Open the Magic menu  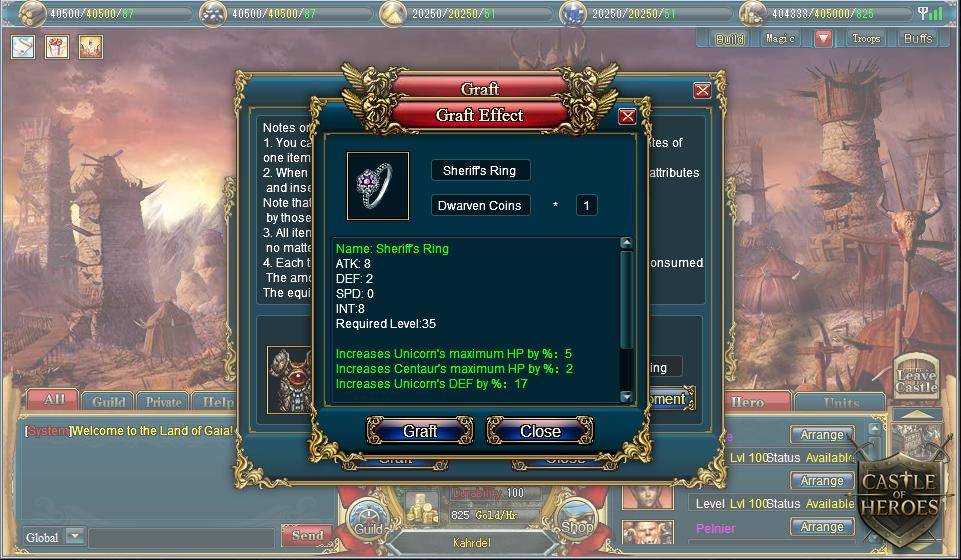point(780,39)
